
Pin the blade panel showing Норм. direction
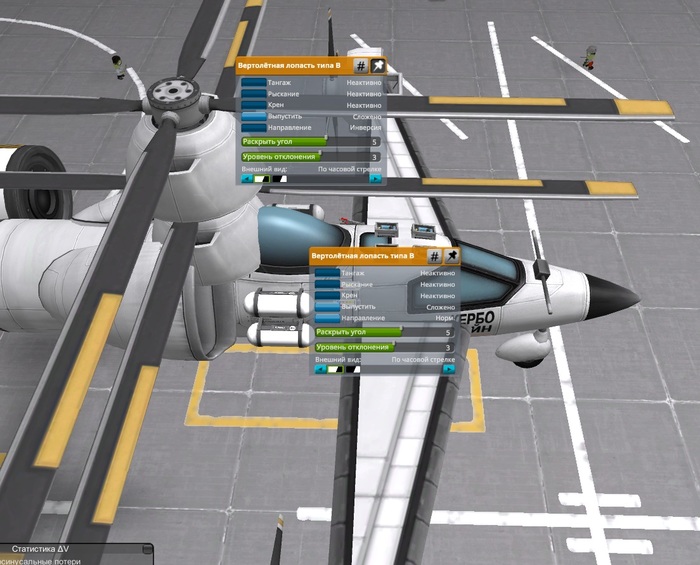coord(452,256)
